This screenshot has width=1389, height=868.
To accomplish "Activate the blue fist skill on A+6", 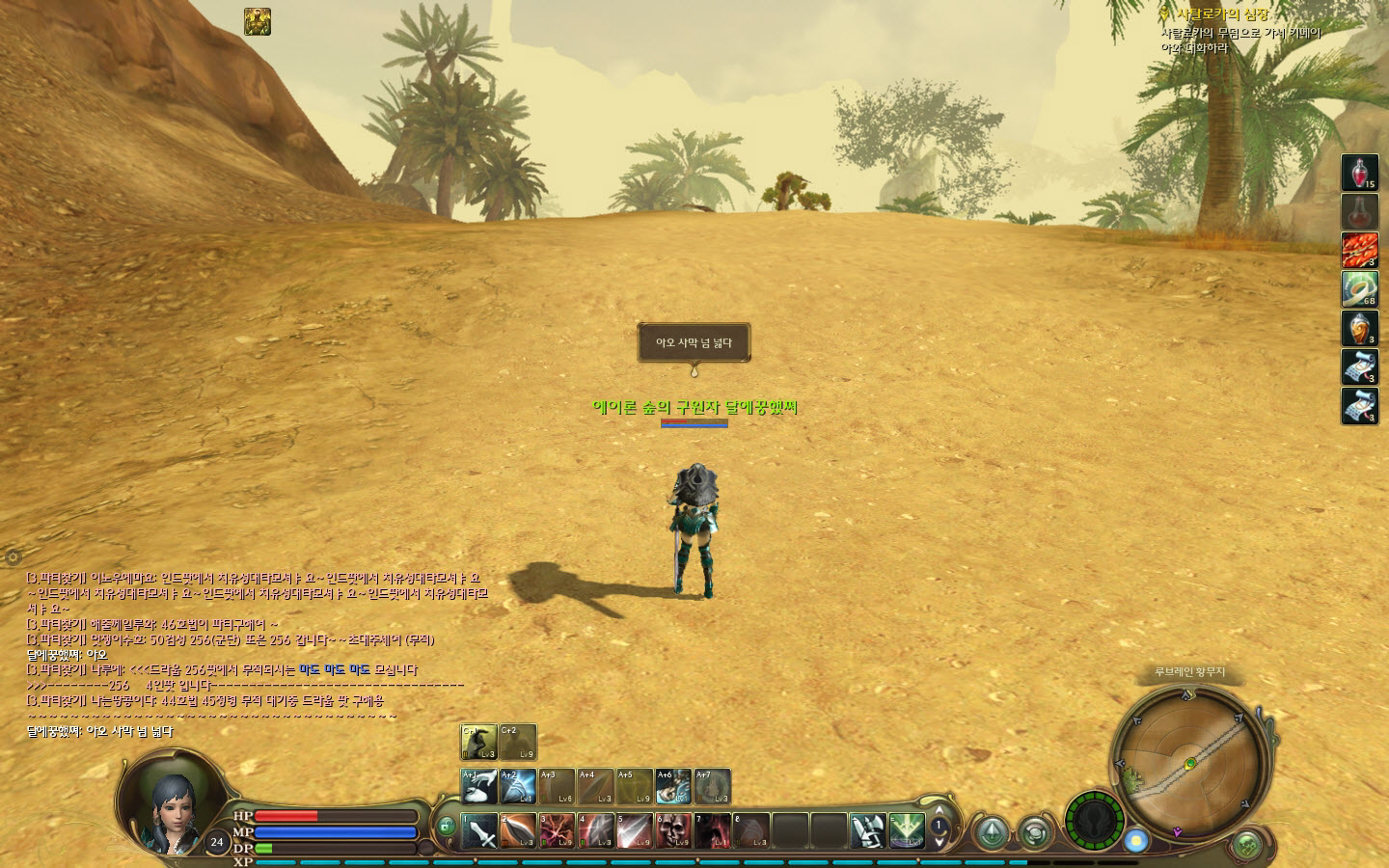I will 673,787.
